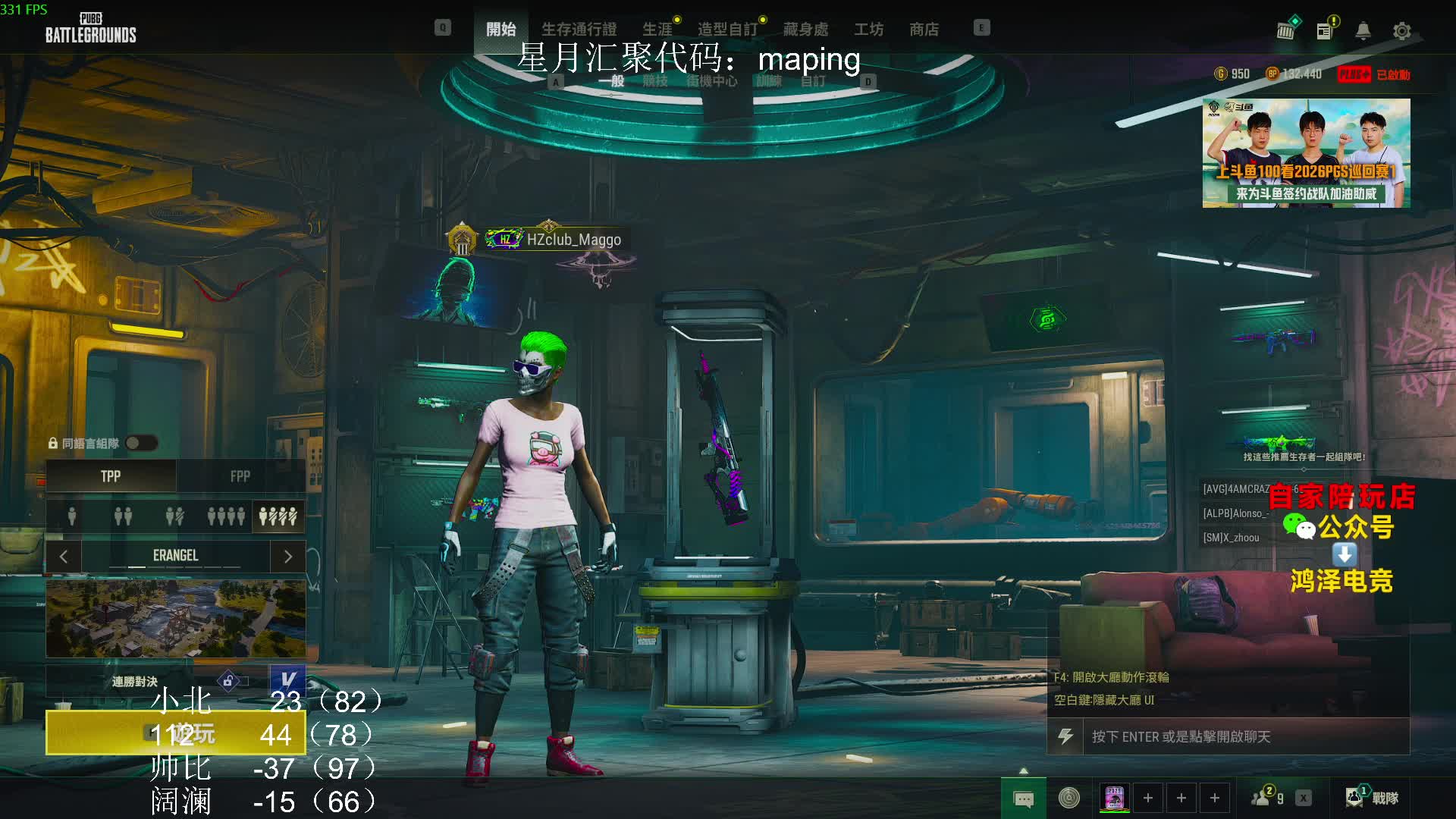Viewport: 1456px width, 819px height.
Task: Select TPP perspective mode
Action: (111, 476)
